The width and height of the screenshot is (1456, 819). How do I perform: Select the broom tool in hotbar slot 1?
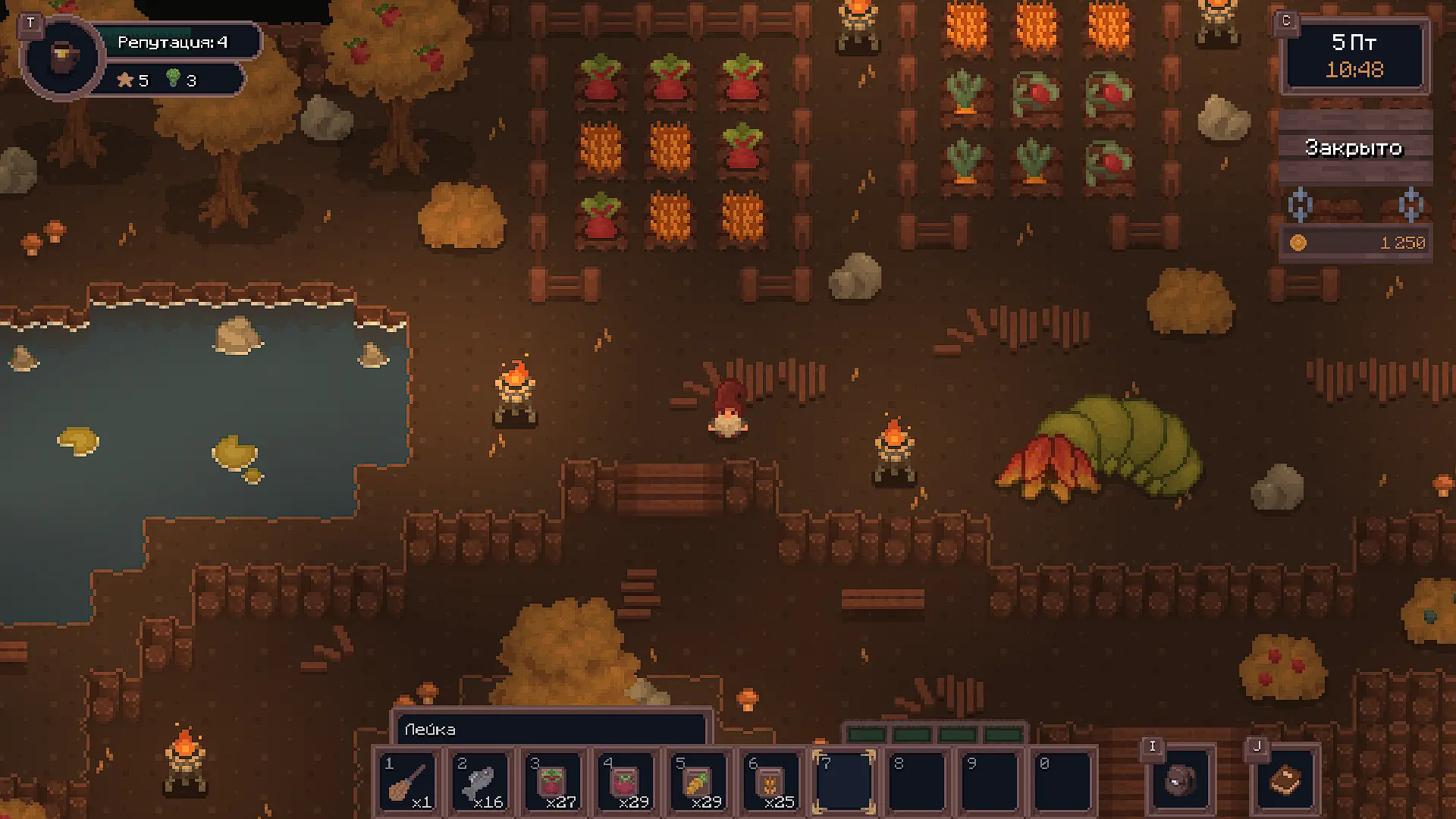408,782
